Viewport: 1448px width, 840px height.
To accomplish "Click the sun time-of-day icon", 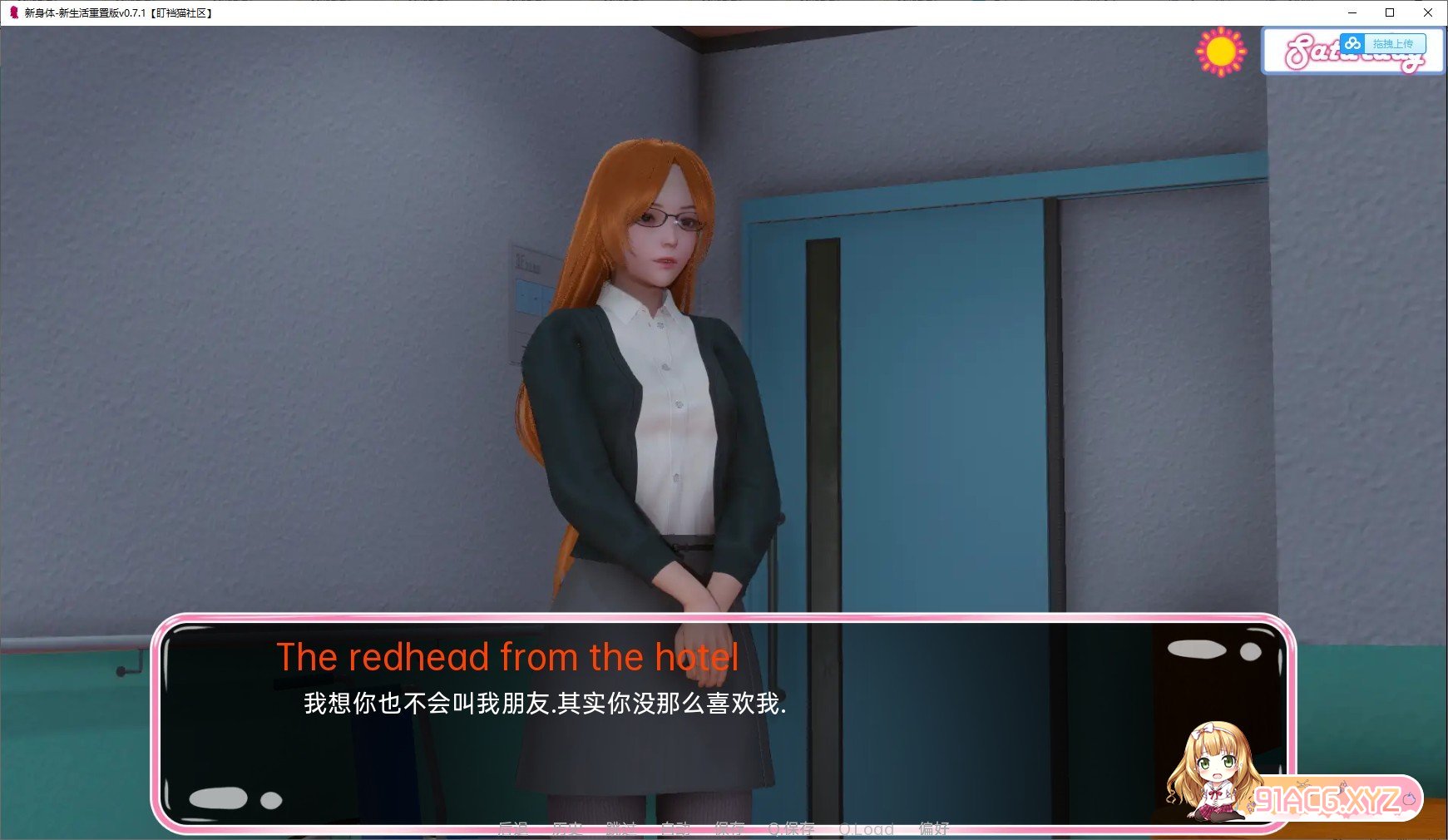I will 1220,52.
